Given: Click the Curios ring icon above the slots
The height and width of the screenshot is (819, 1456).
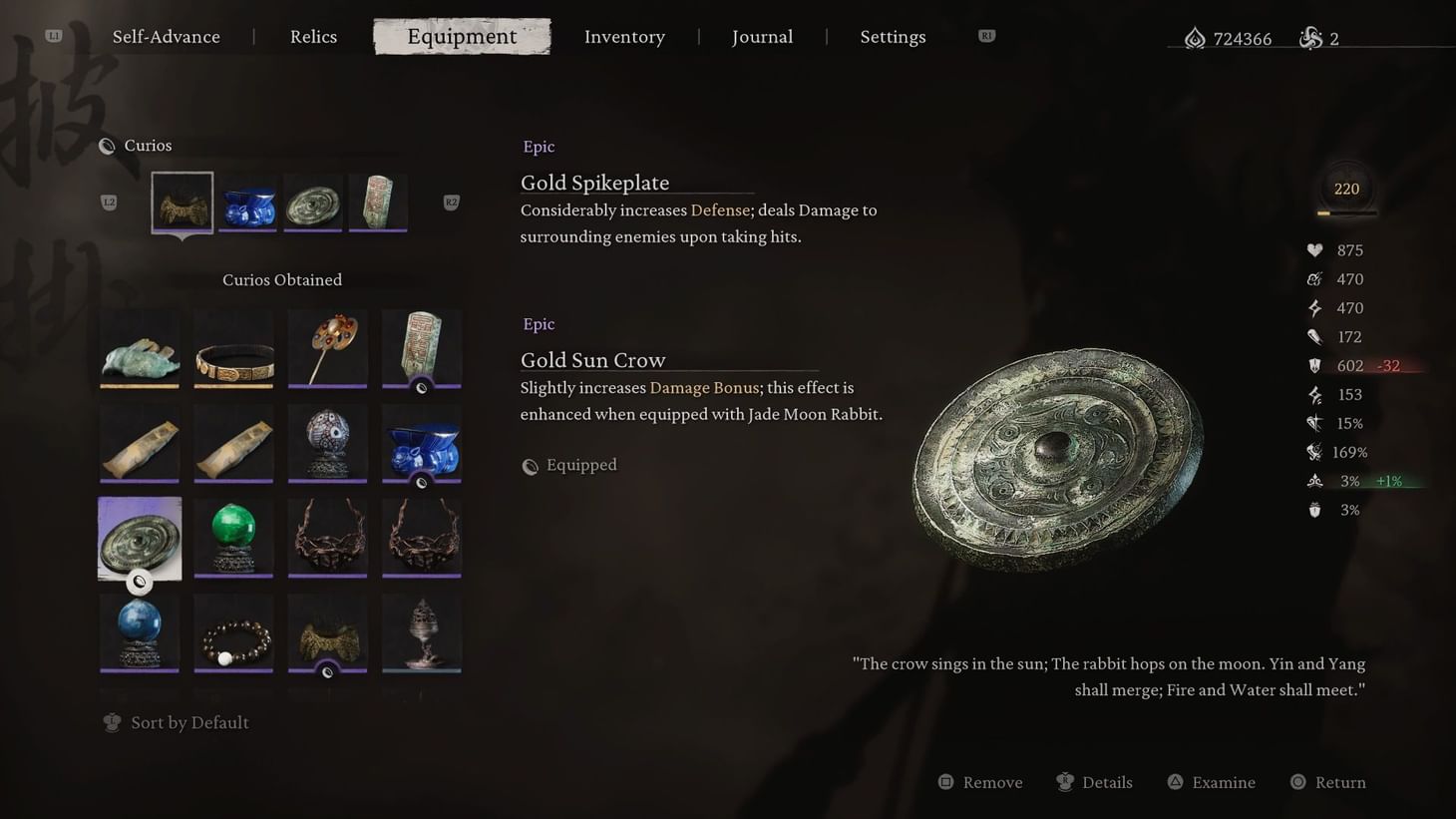Looking at the screenshot, I should point(107,145).
